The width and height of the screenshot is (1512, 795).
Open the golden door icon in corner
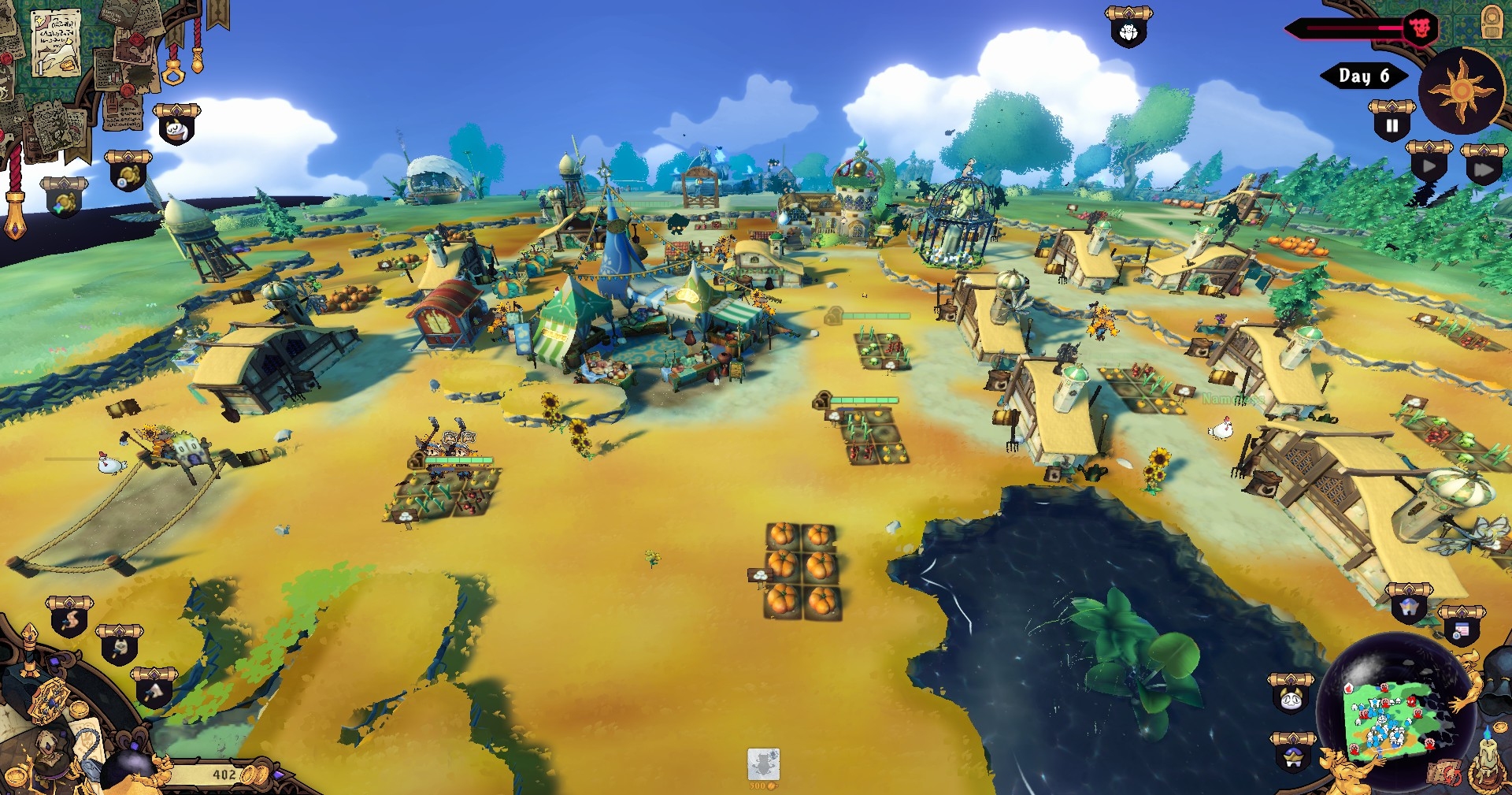(x=1492, y=21)
